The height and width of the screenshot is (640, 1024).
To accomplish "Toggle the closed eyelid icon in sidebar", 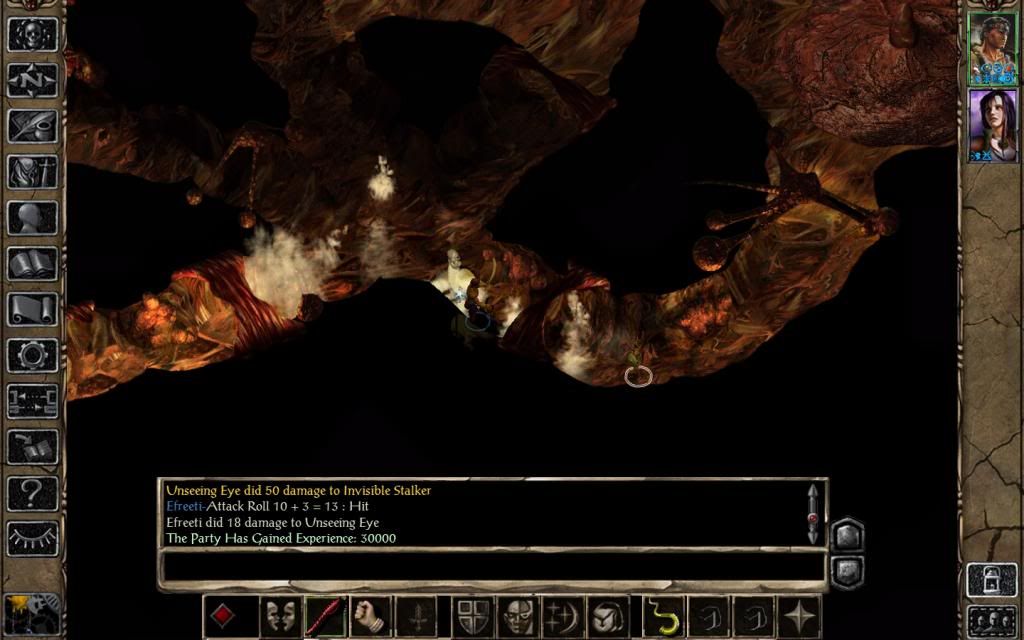I will point(32,538).
